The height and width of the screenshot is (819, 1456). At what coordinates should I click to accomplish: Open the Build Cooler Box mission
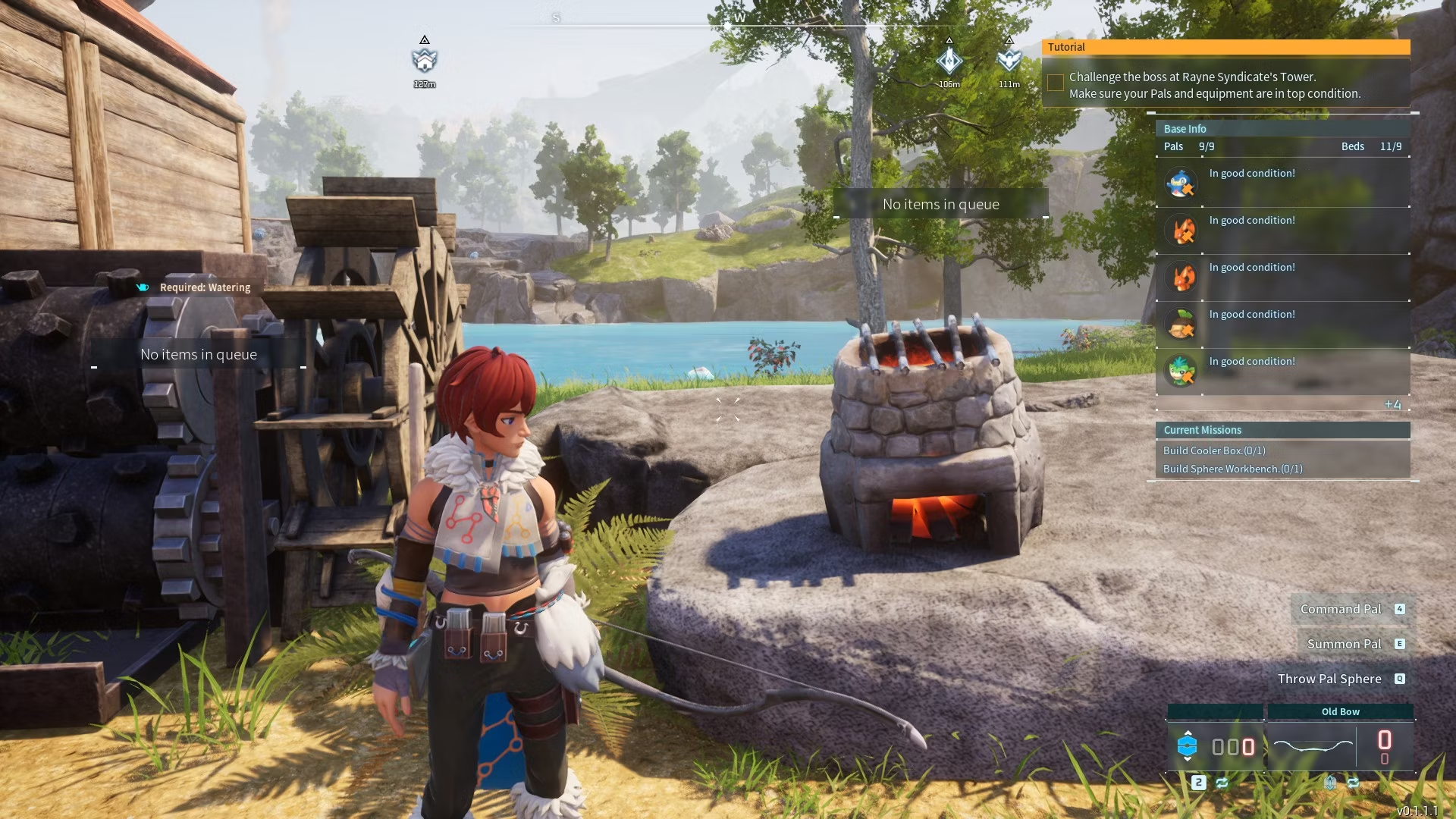[1214, 450]
